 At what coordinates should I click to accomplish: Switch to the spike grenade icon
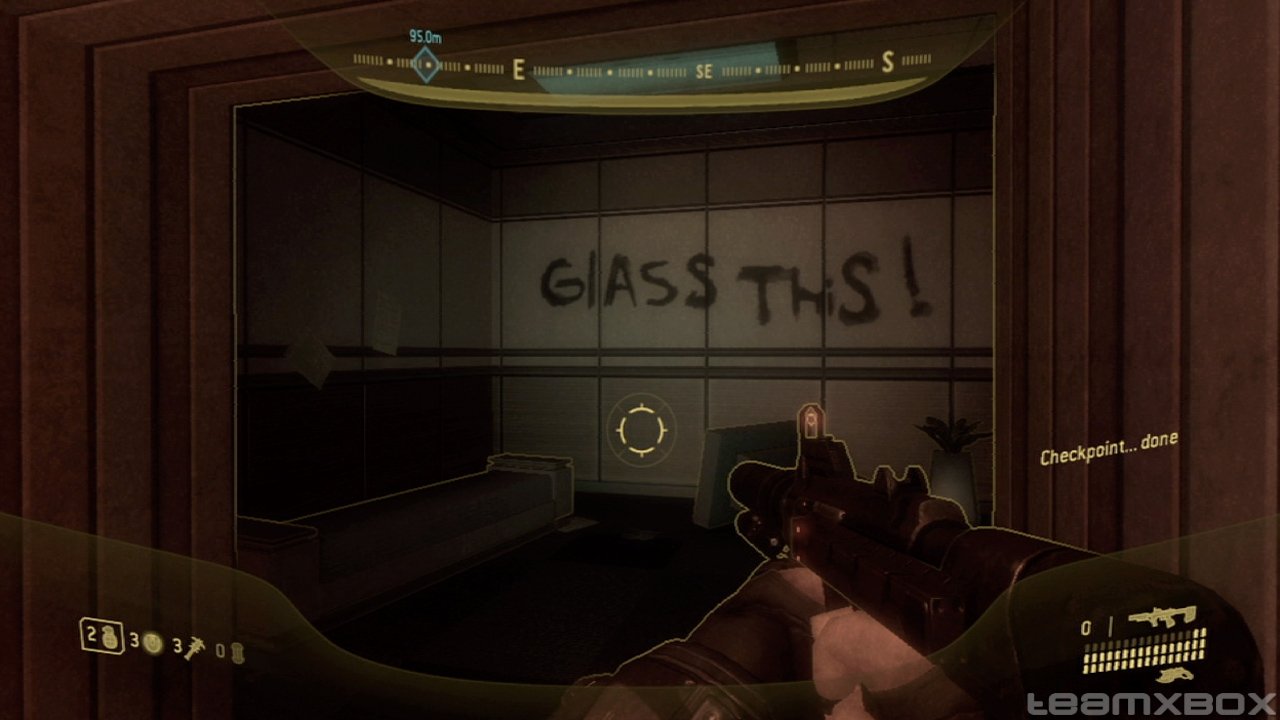(195, 648)
